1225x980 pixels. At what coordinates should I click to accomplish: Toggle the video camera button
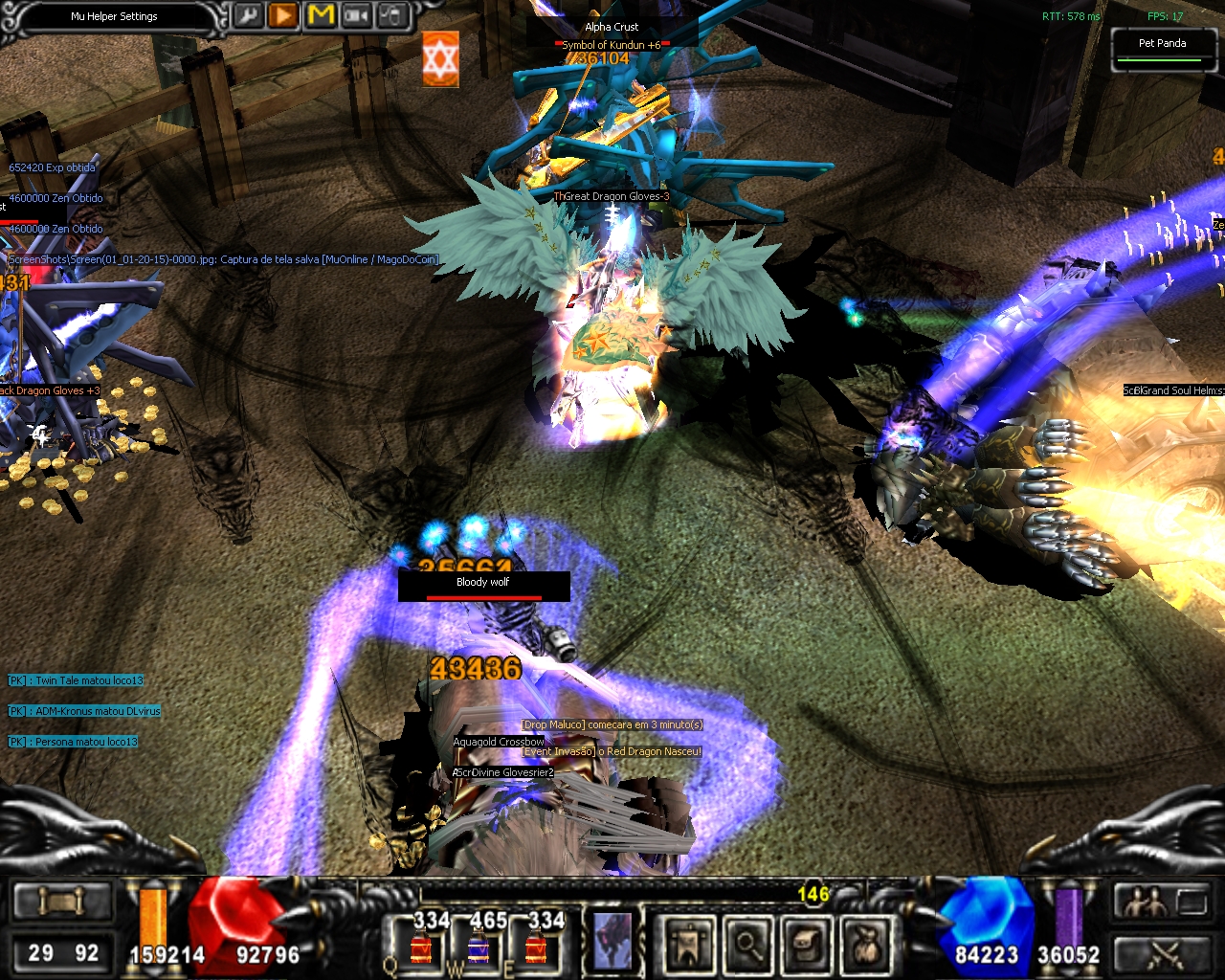click(357, 16)
